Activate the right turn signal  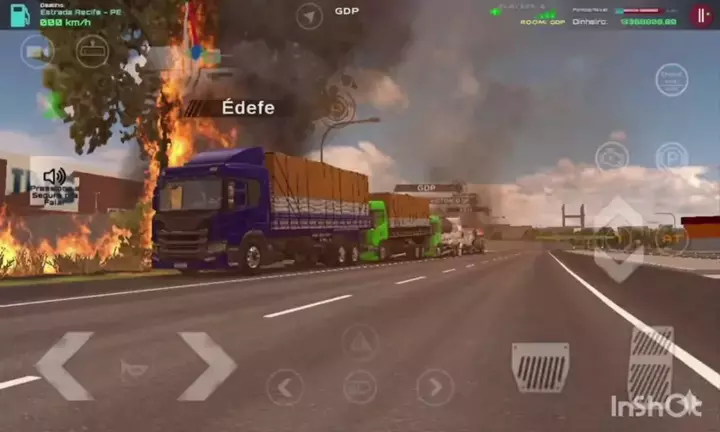tap(435, 387)
